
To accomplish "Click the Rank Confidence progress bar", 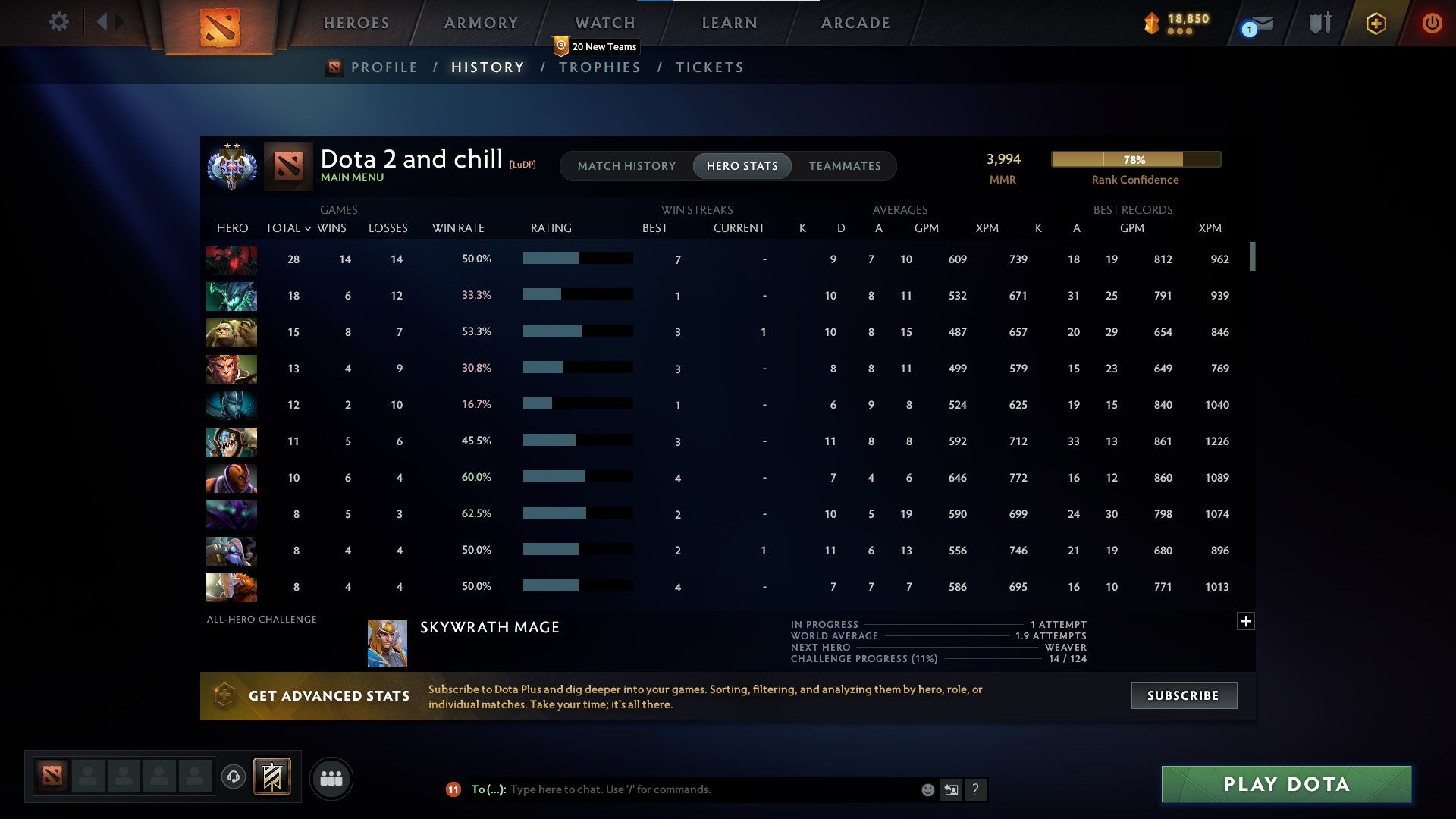I will 1135,159.
